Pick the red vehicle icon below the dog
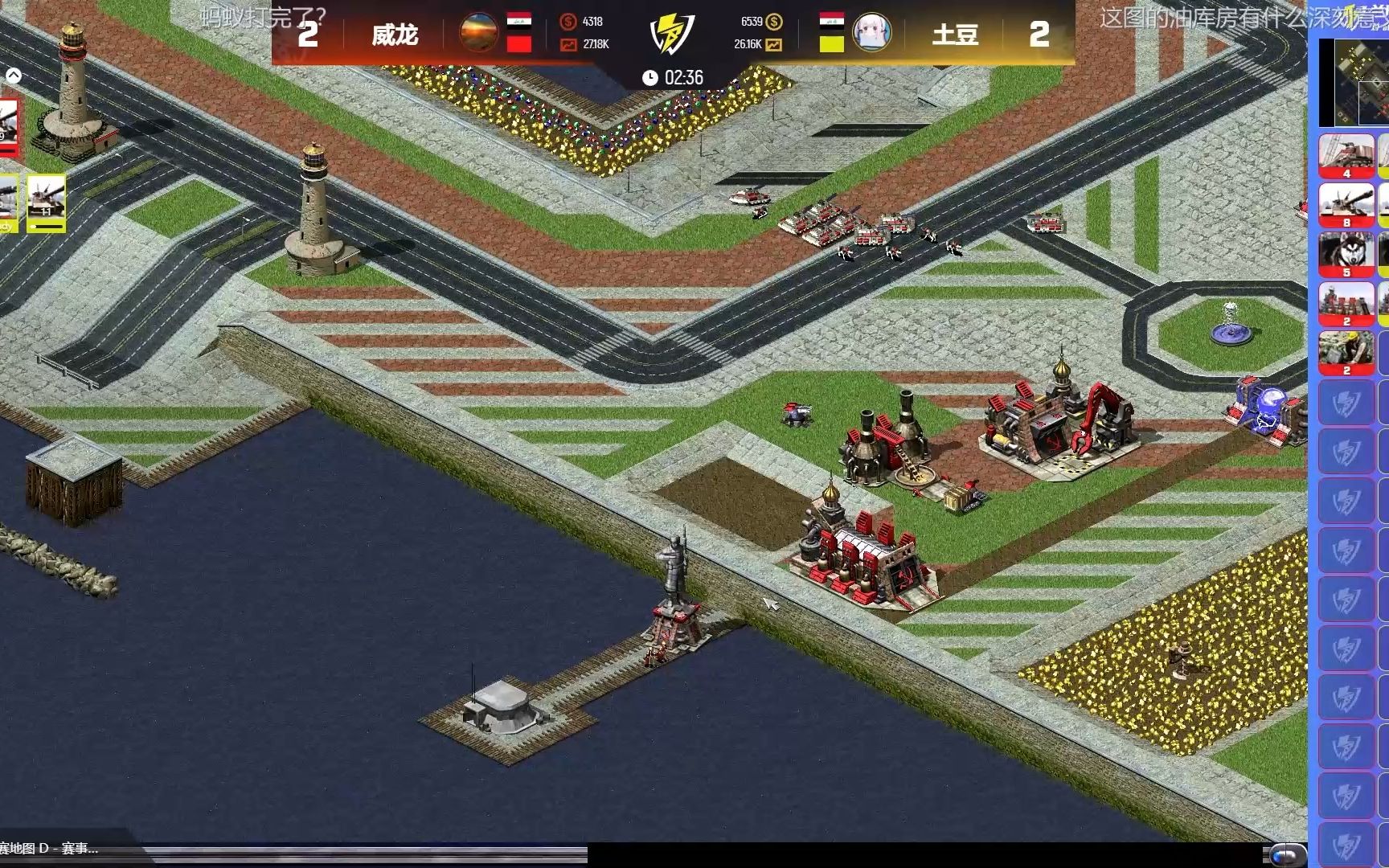1389x868 pixels. pyautogui.click(x=1346, y=303)
